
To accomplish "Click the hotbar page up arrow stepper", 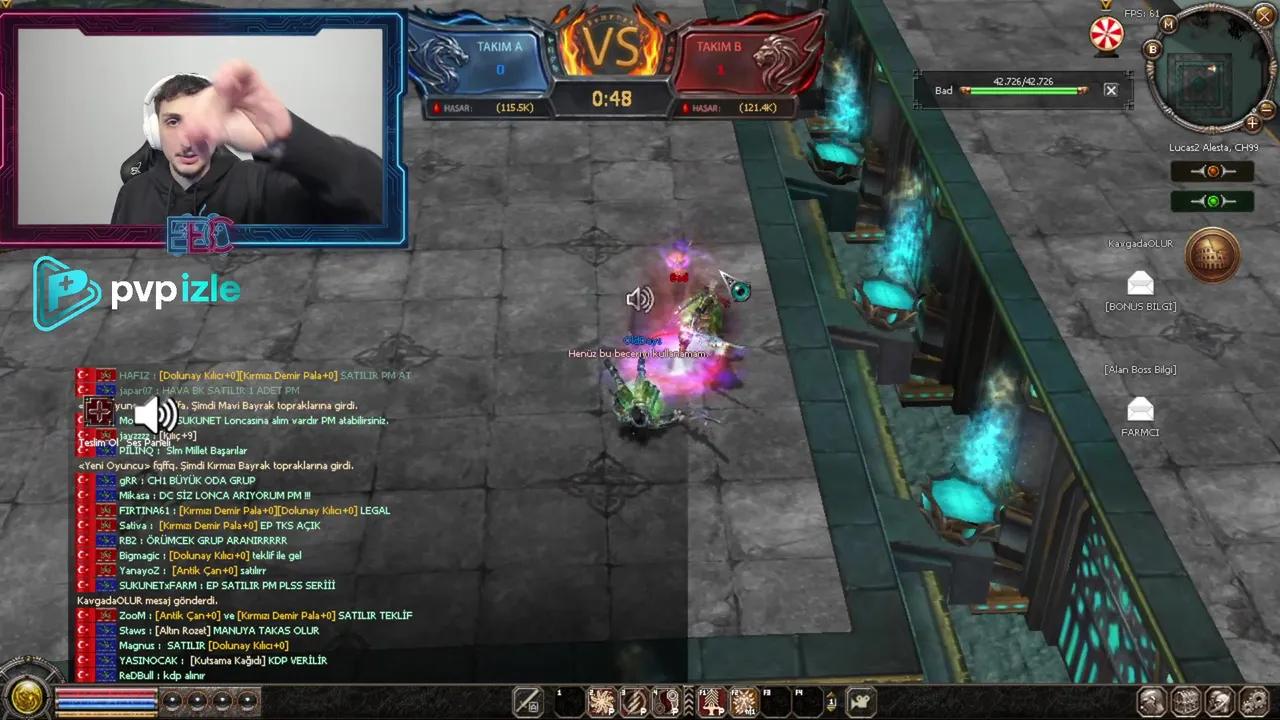I will pos(832,695).
